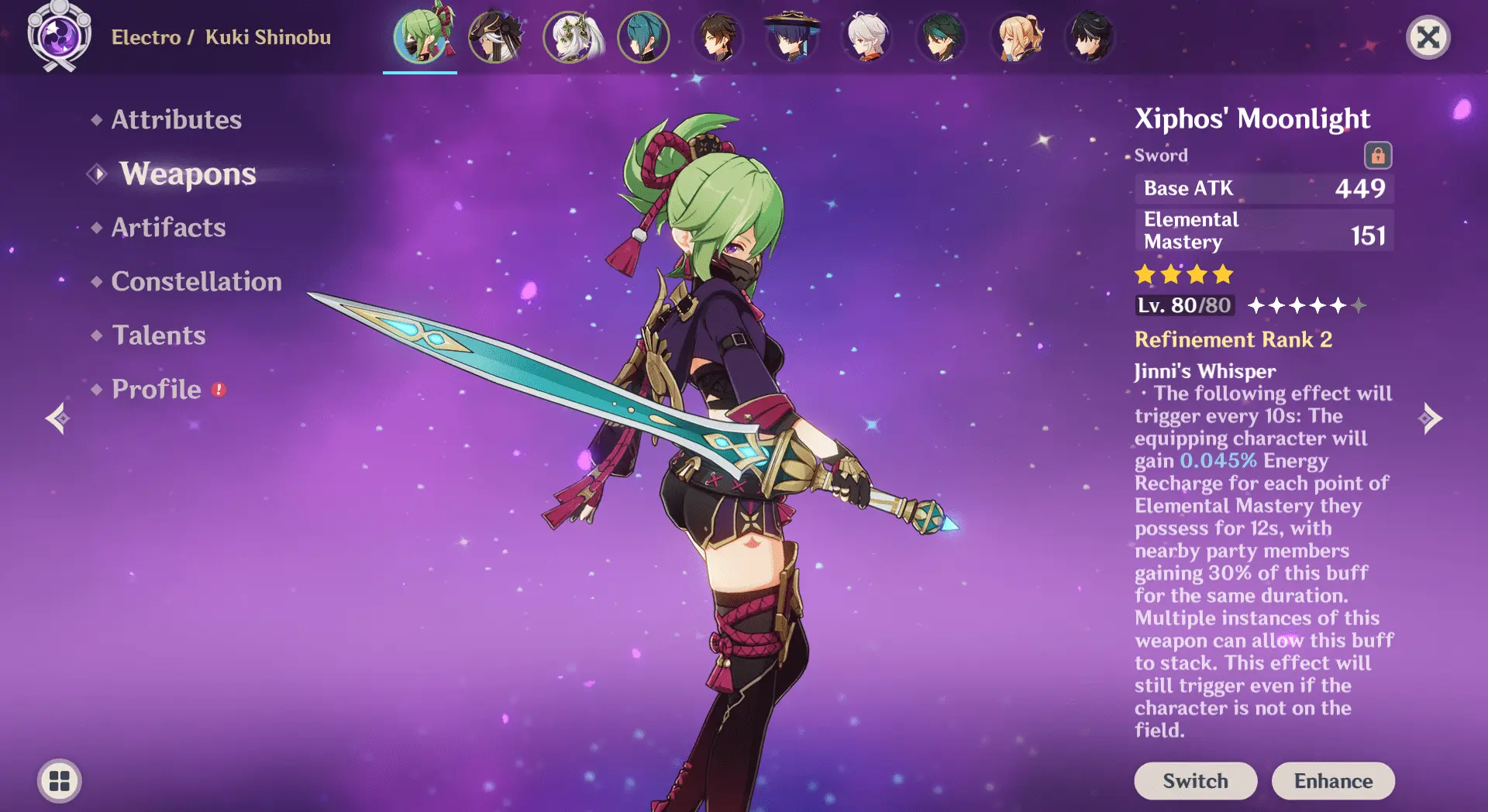
Task: Pick the Wanderer portrait with hat
Action: pos(791,37)
